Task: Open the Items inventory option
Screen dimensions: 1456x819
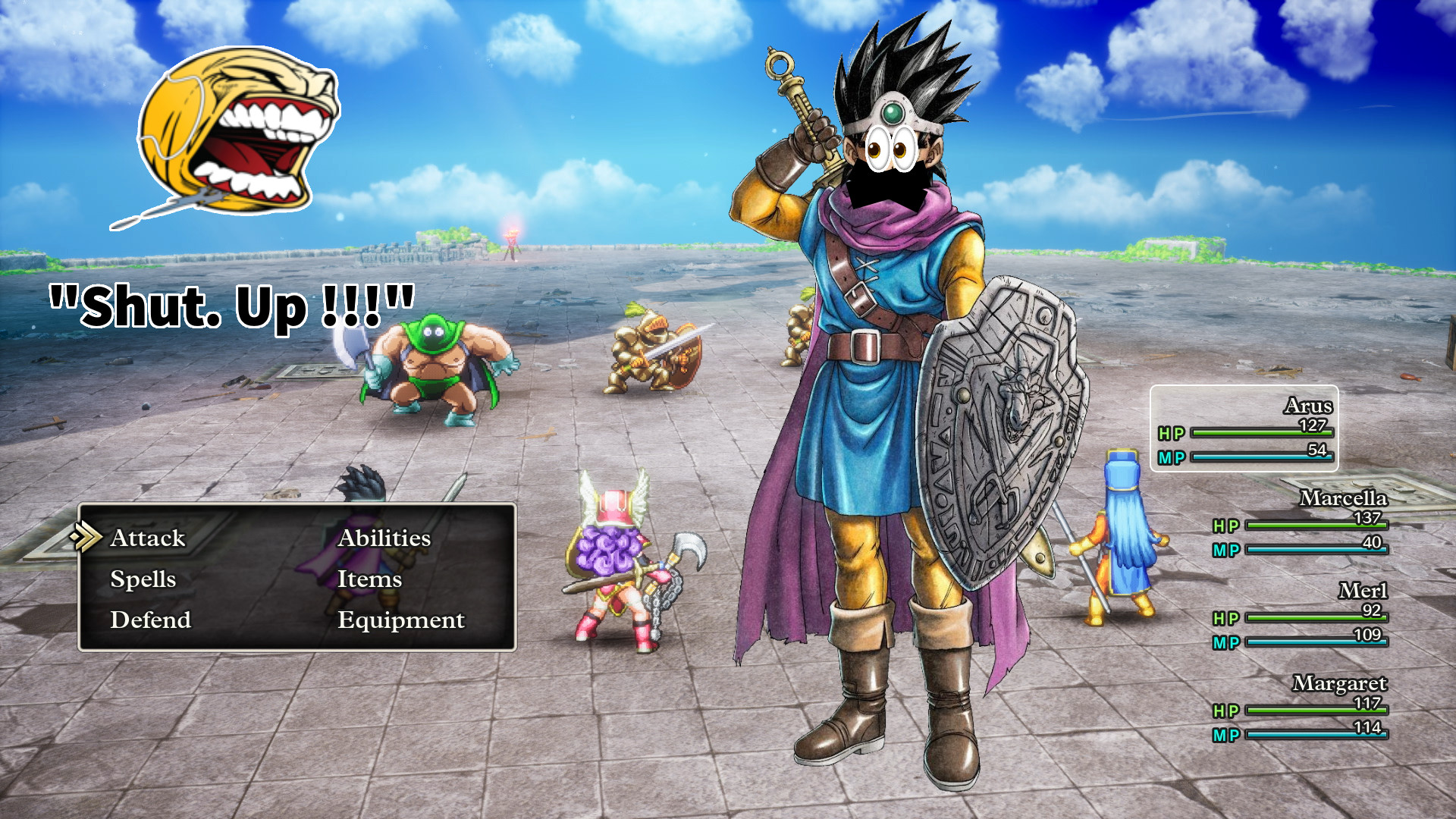Action: 369,579
